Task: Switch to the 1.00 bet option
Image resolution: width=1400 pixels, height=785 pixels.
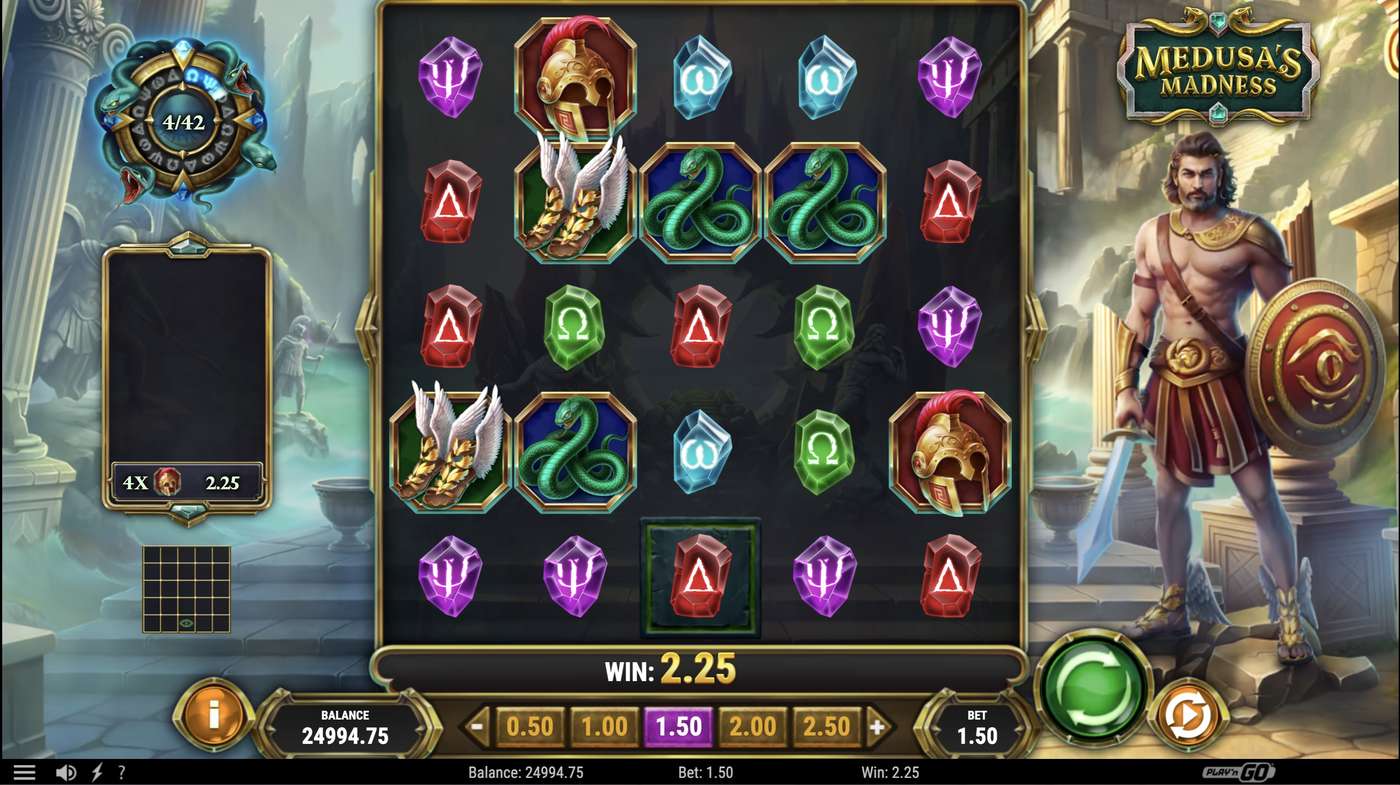Action: (604, 728)
